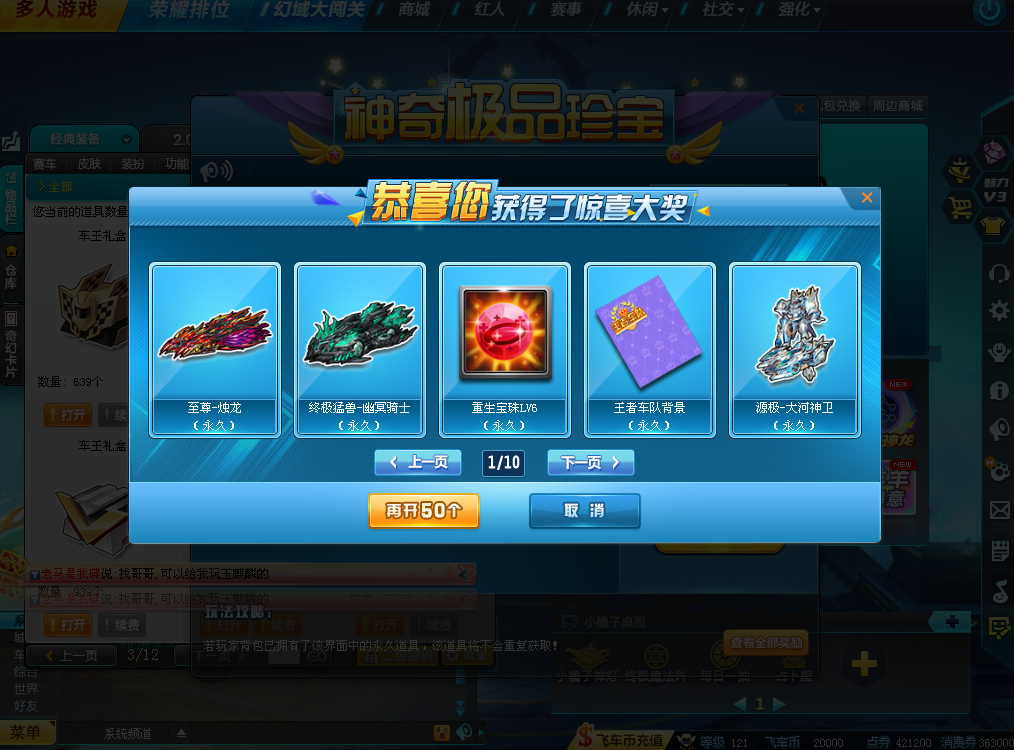Open the 菜单 menu button
1014x750 pixels.
pyautogui.click(x=25, y=733)
